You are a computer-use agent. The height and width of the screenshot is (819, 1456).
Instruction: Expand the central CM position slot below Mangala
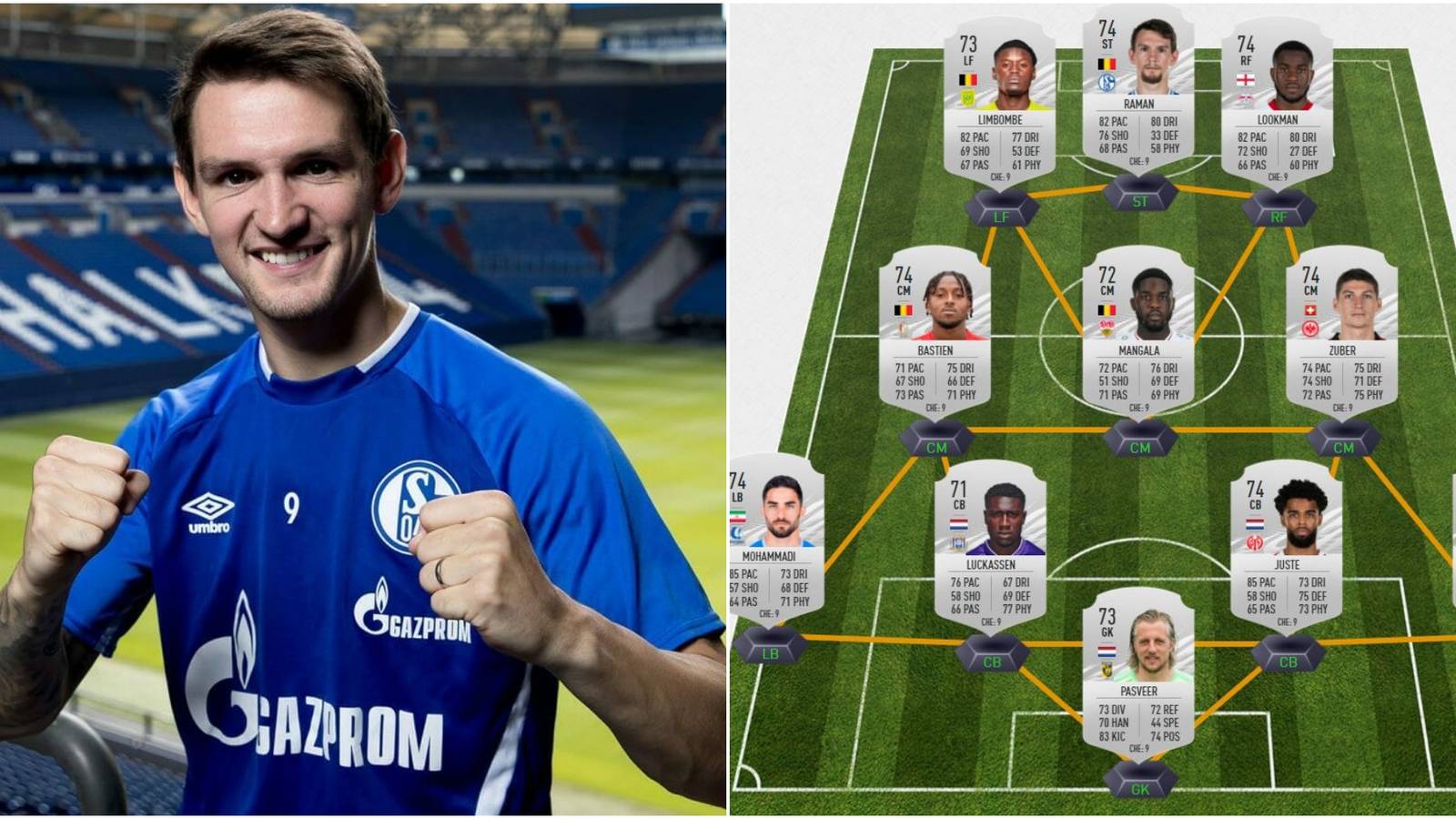coord(1138,446)
